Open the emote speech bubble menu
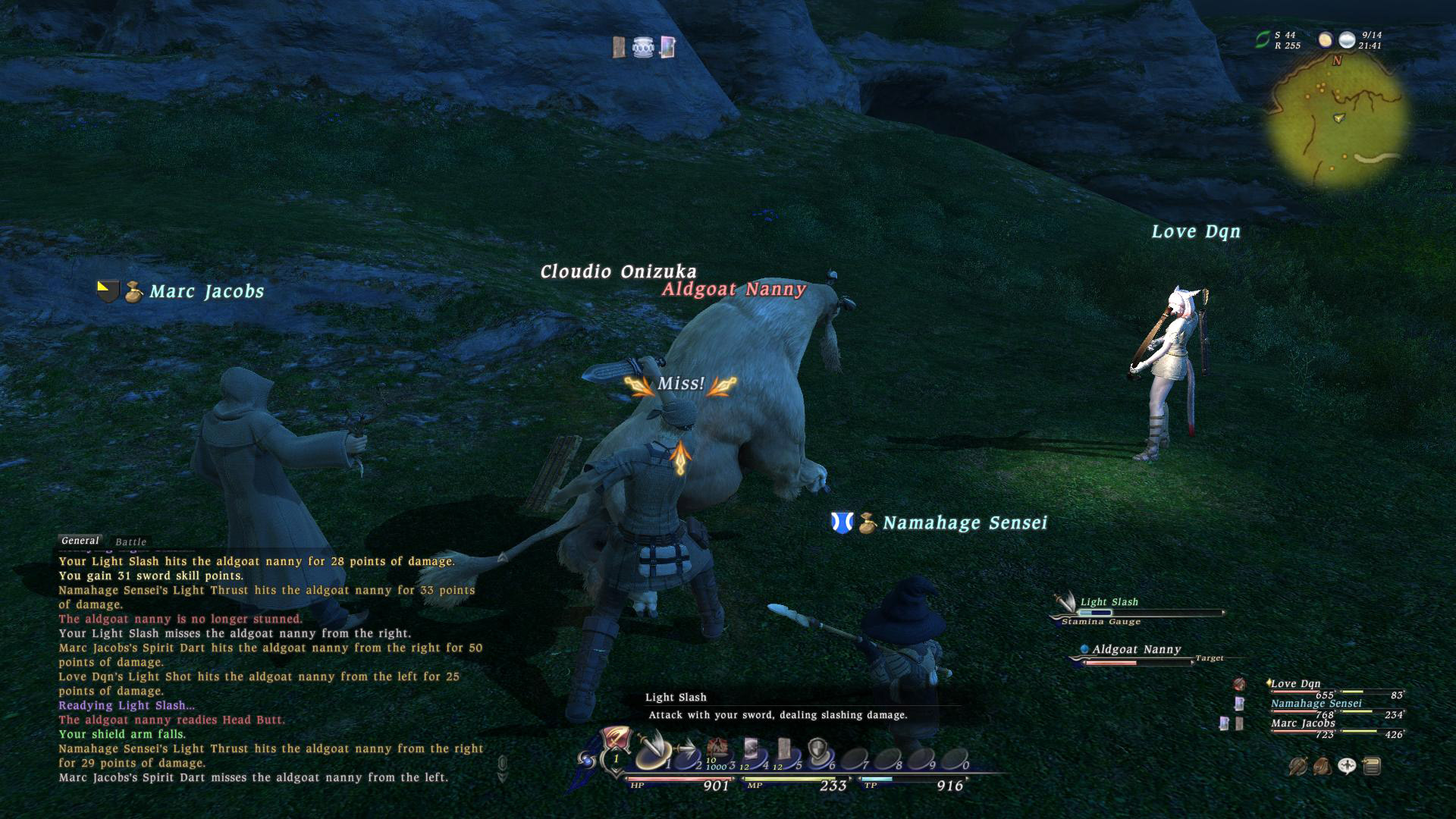This screenshot has width=1456, height=819. click(1347, 767)
